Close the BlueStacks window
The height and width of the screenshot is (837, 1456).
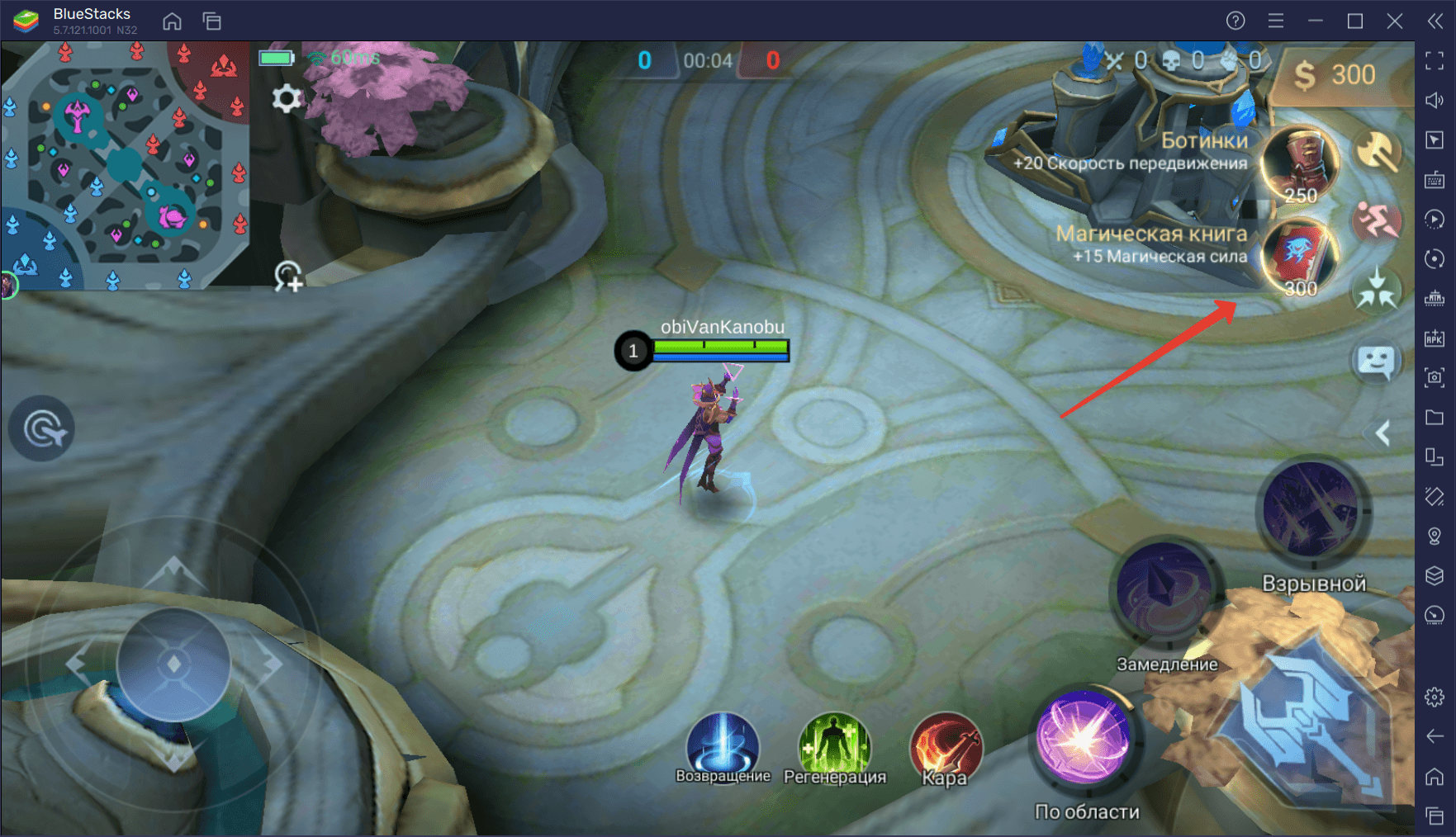(x=1395, y=21)
